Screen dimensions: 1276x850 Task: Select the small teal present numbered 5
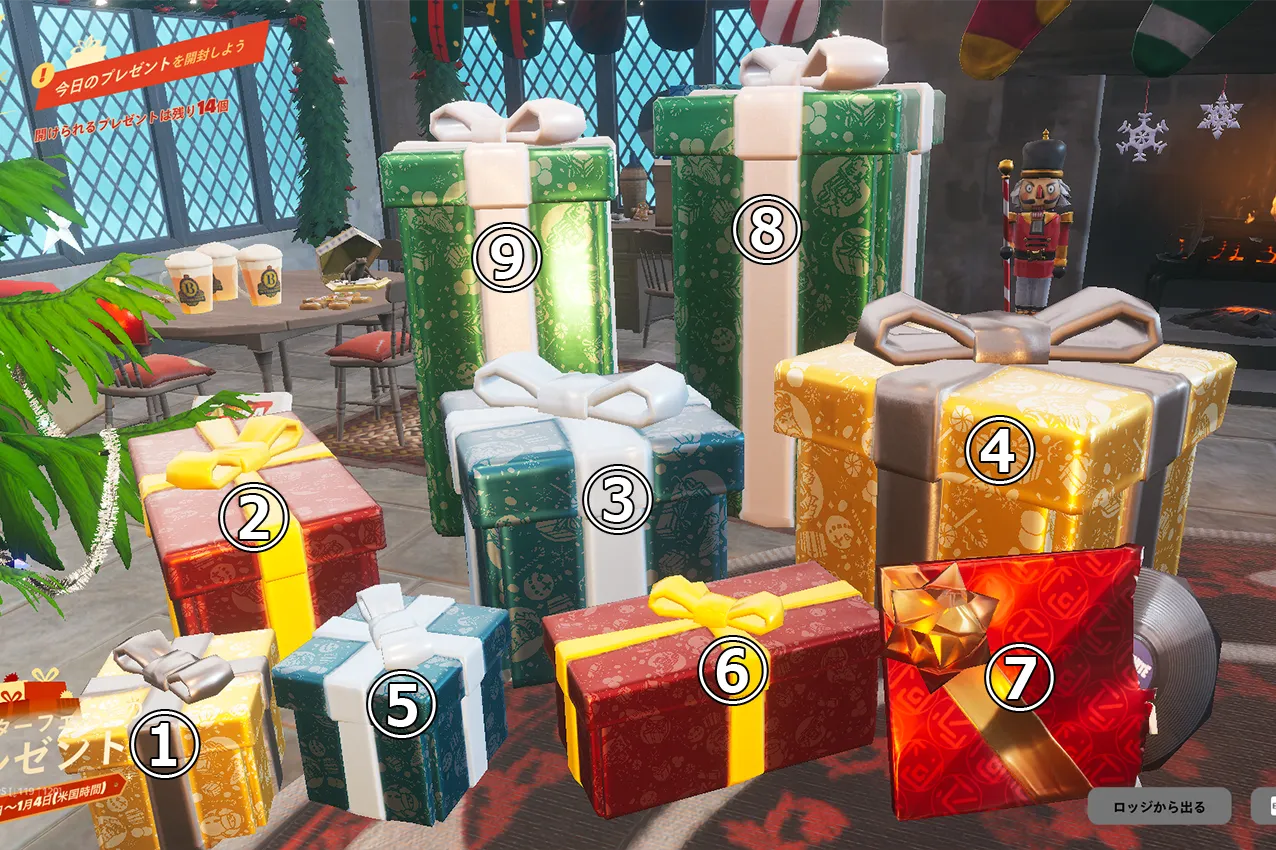[x=402, y=707]
